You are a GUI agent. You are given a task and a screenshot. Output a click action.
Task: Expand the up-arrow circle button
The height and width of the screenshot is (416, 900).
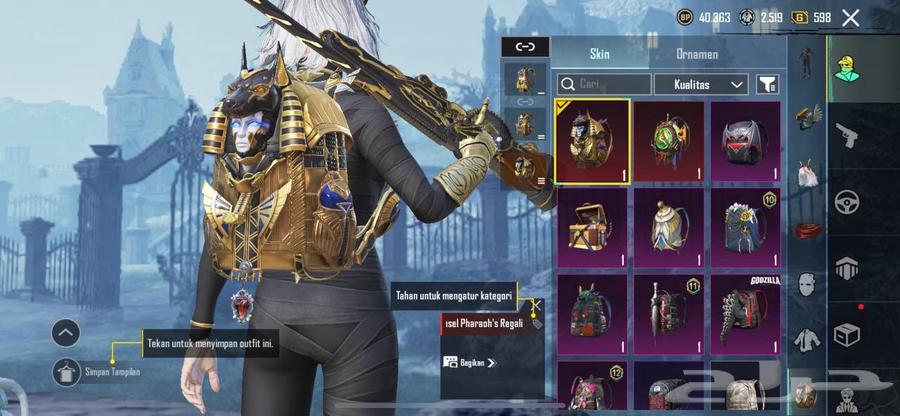[67, 333]
